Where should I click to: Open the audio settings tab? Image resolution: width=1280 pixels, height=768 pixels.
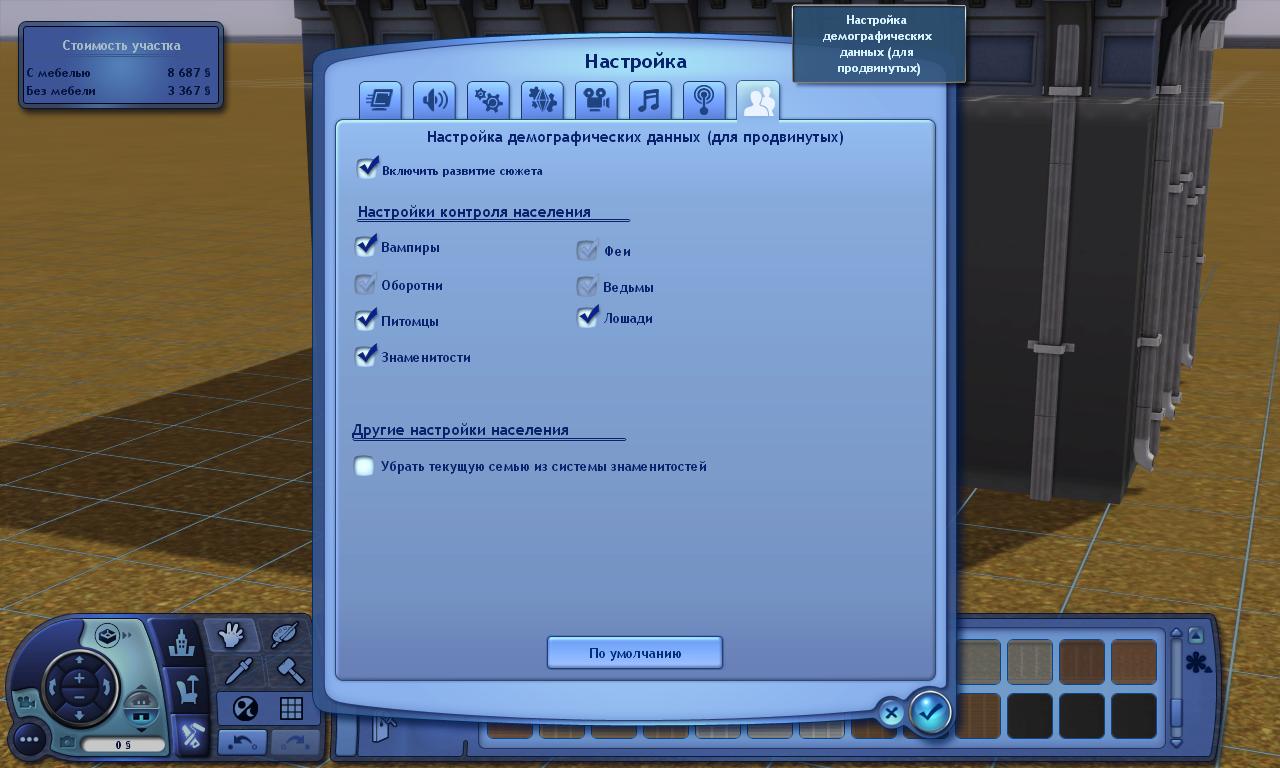click(434, 99)
